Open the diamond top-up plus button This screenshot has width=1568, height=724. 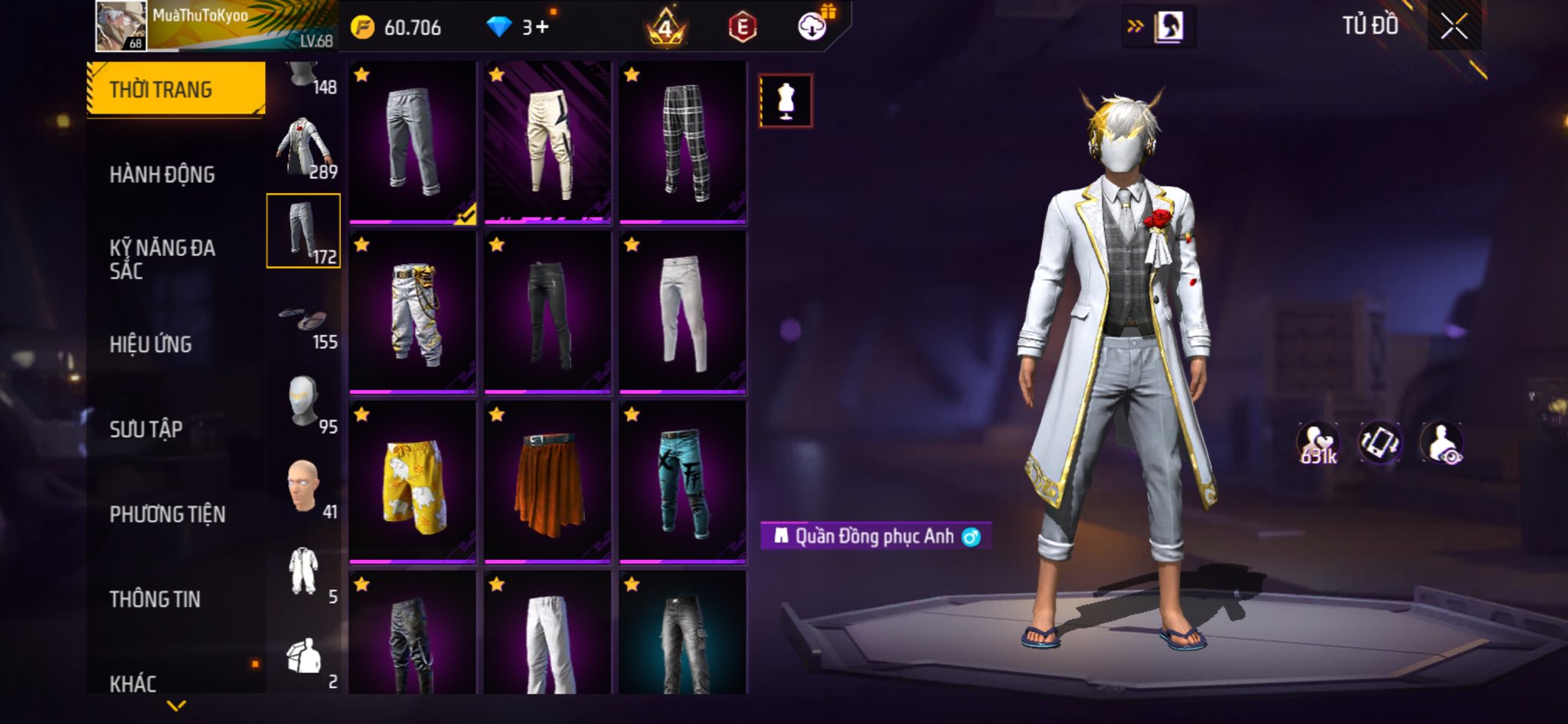[541, 28]
